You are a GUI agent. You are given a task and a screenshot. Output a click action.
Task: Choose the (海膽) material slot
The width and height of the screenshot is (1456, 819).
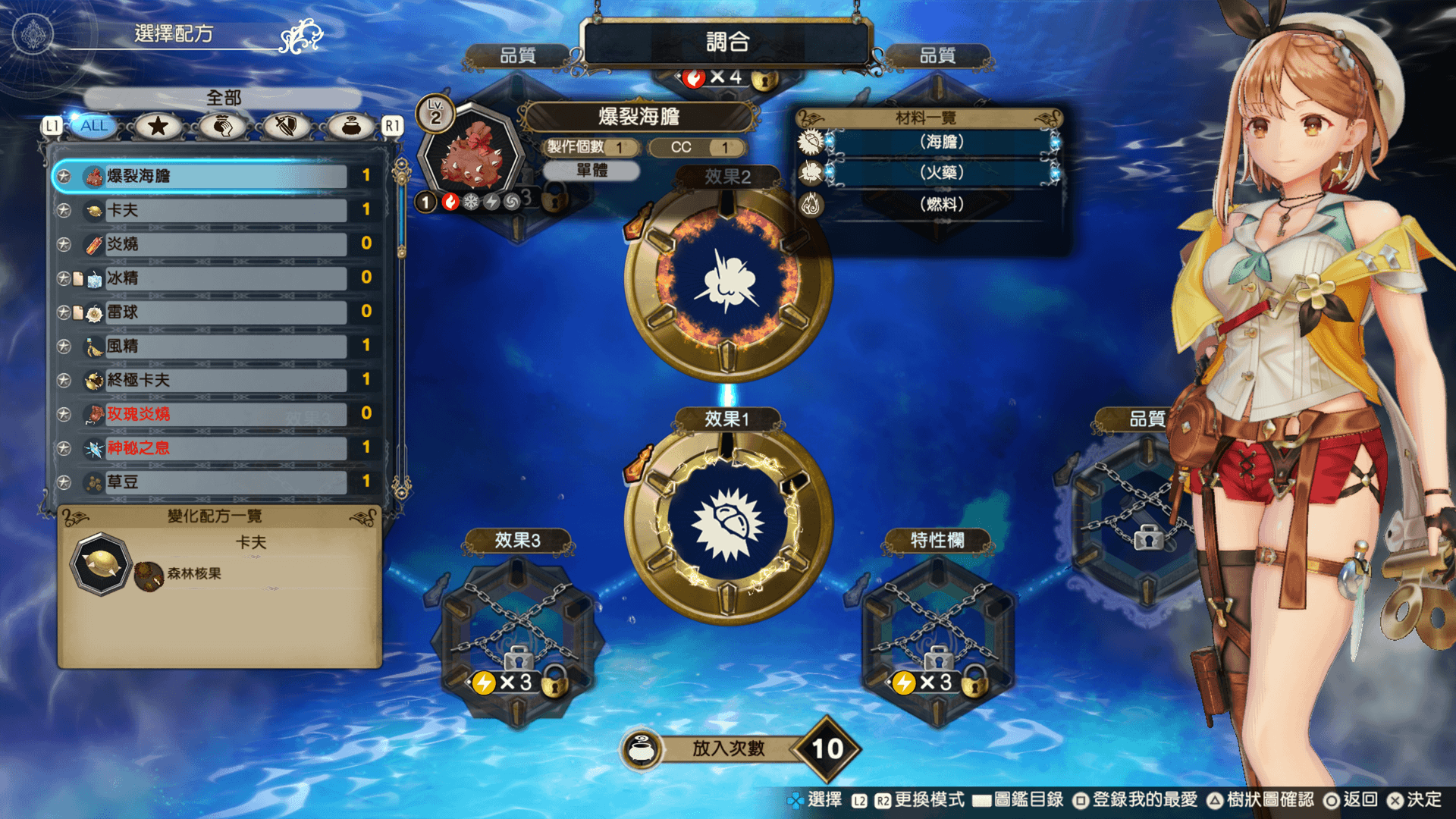[x=941, y=142]
